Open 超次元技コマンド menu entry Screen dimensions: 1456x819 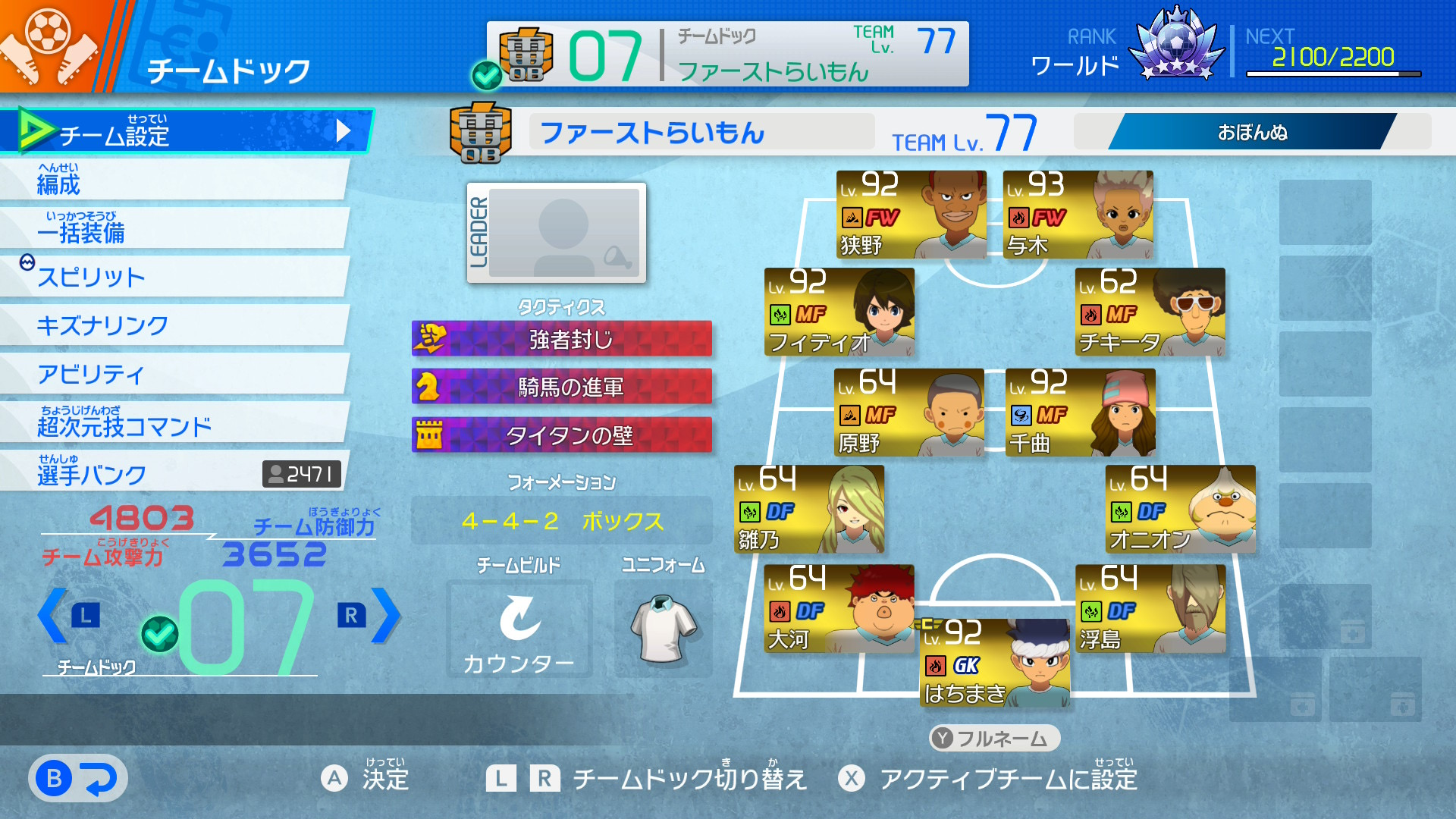pyautogui.click(x=174, y=423)
